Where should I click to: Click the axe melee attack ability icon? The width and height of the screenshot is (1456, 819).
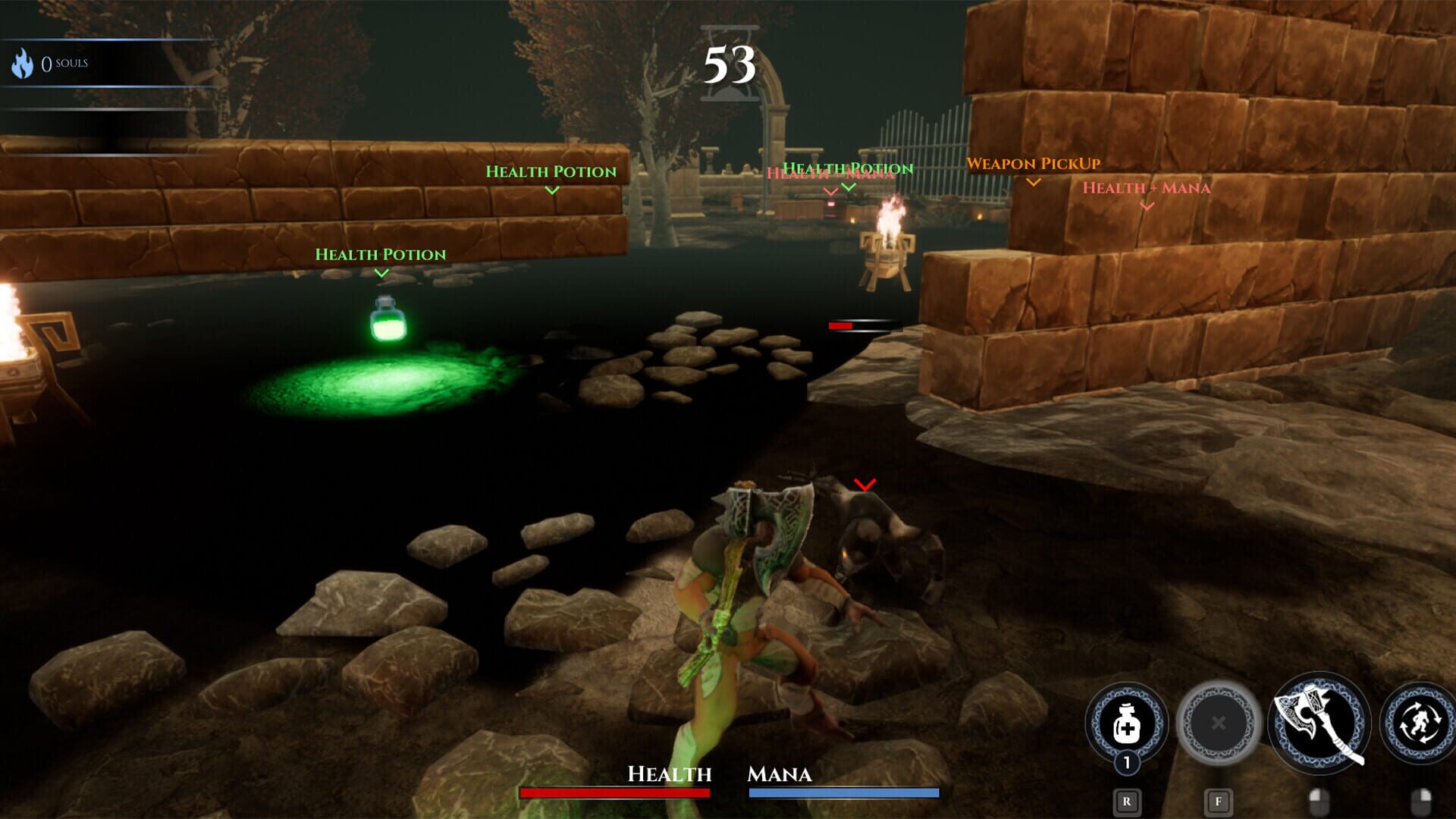click(x=1318, y=723)
